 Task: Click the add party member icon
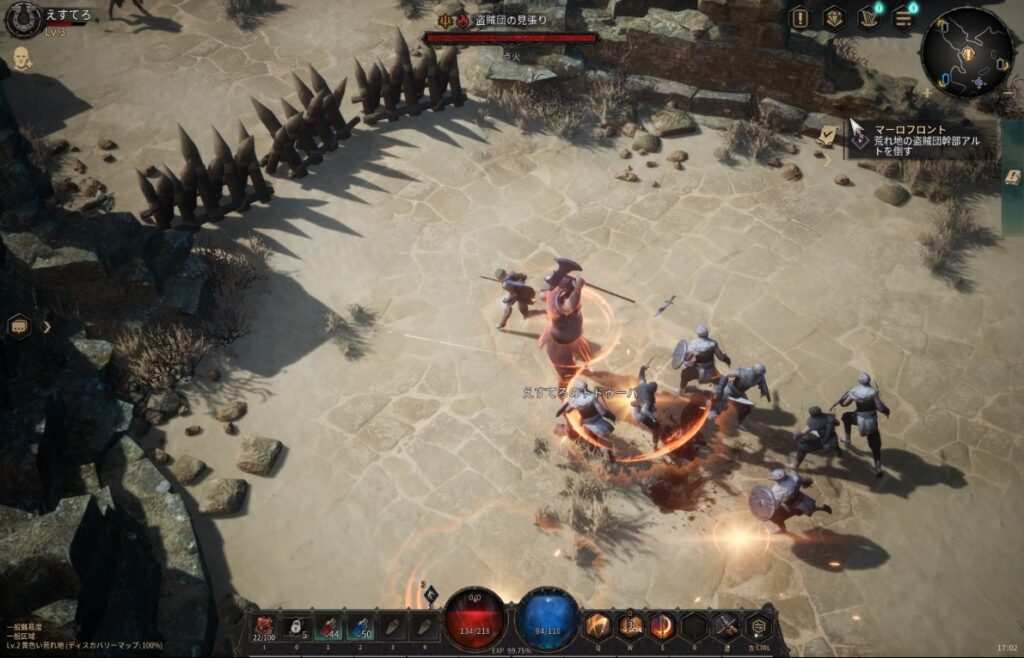(22, 59)
